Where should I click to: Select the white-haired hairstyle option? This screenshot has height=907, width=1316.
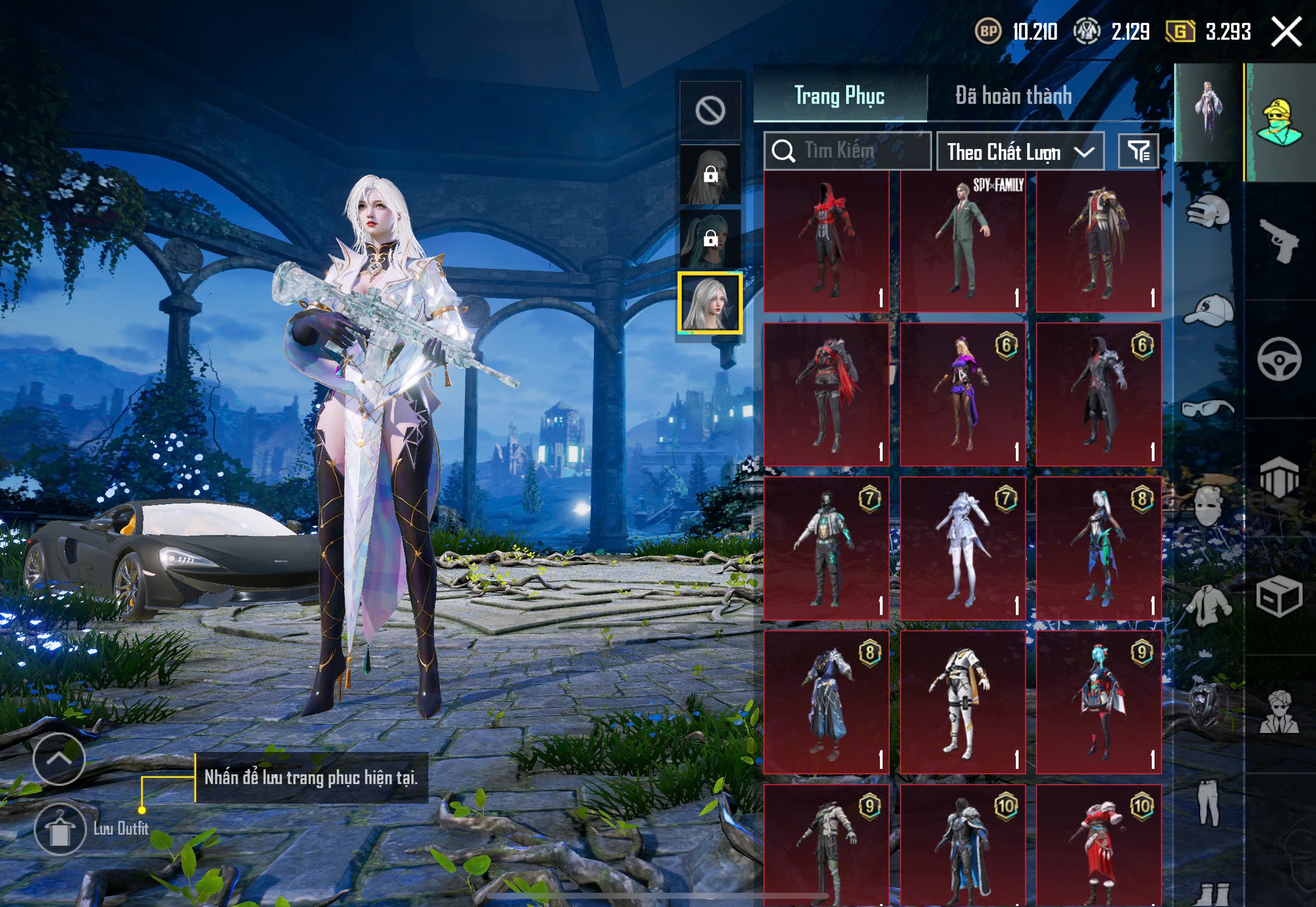point(710,303)
